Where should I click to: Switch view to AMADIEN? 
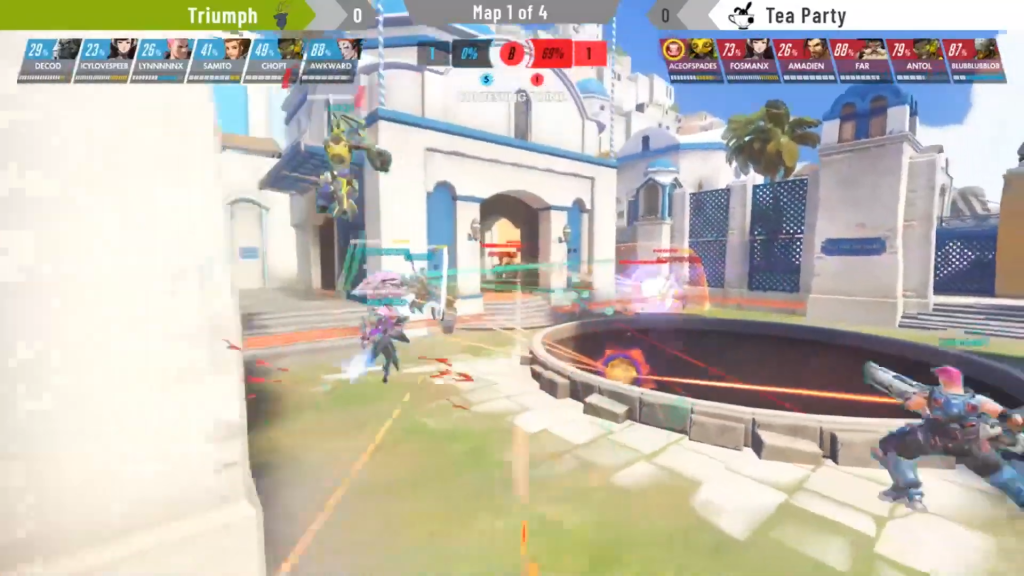click(x=803, y=59)
